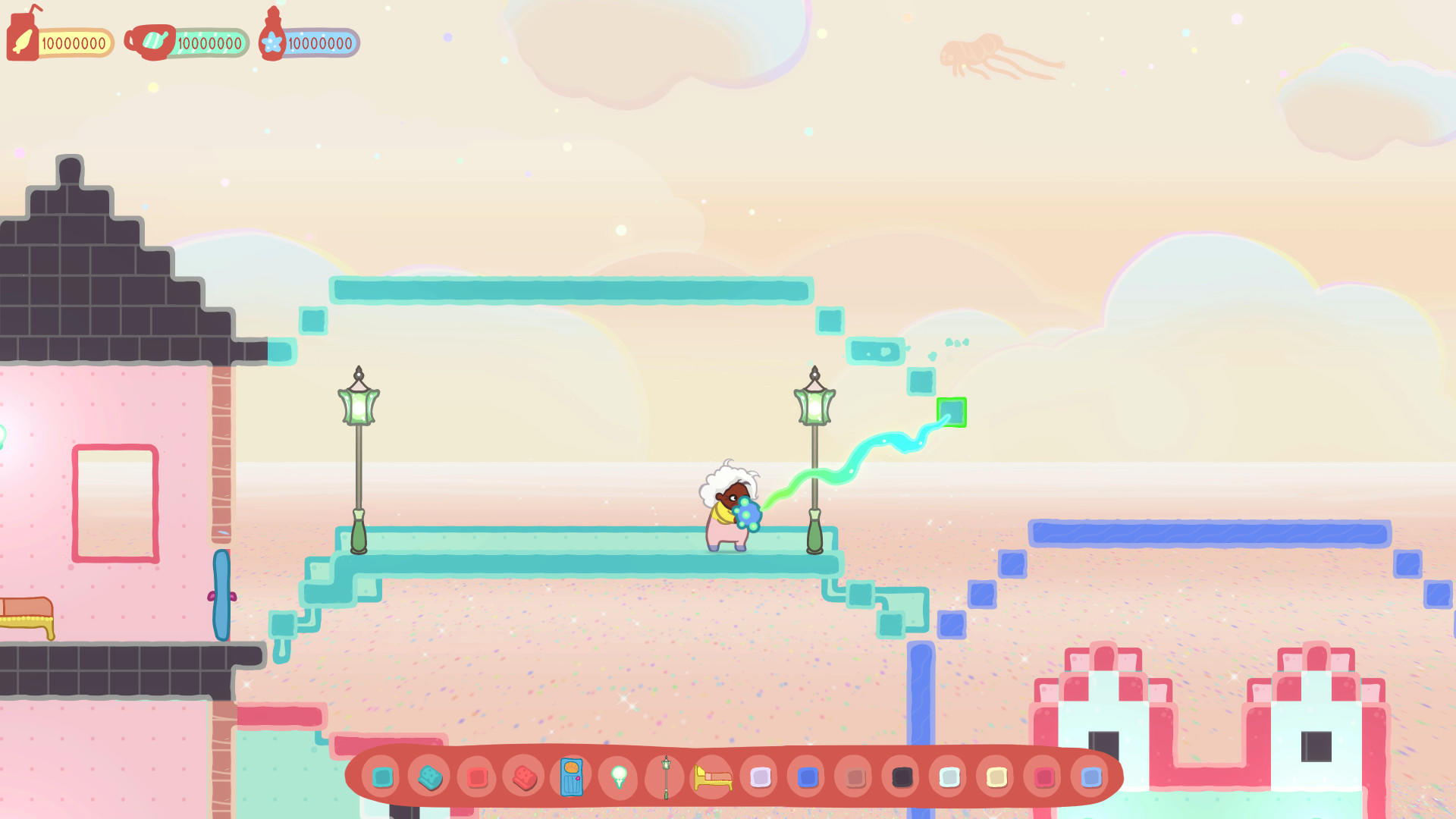Viewport: 1456px width, 819px height.
Task: Pick the dark blue color swatch
Action: pyautogui.click(x=807, y=778)
